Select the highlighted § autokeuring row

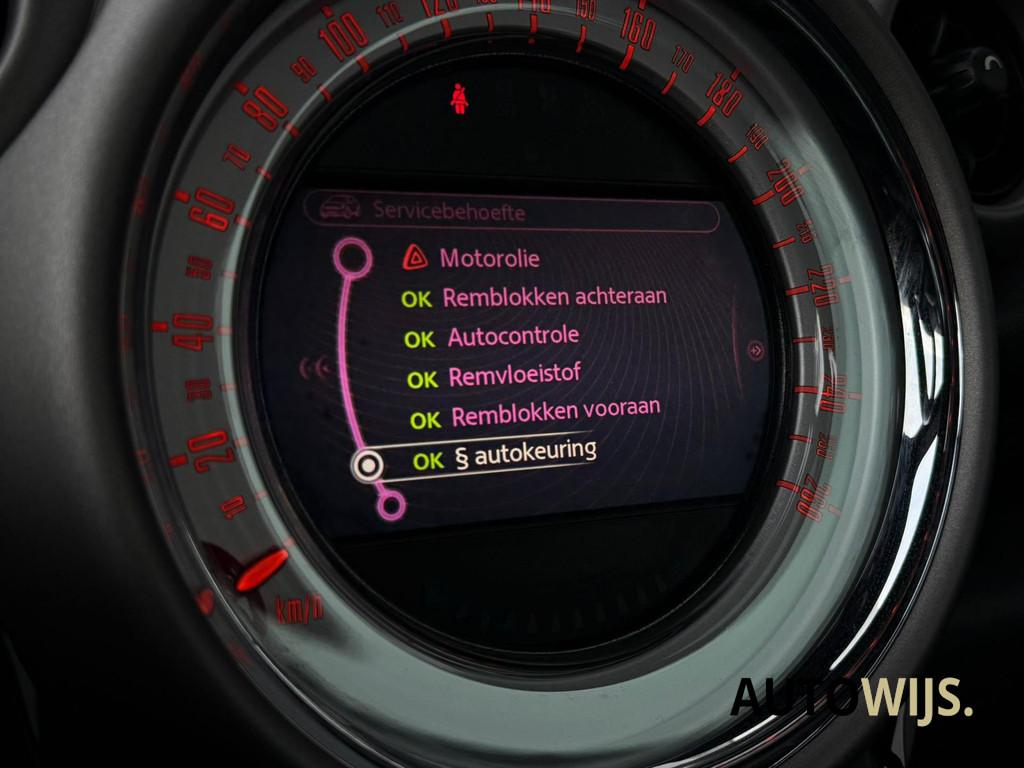point(524,456)
